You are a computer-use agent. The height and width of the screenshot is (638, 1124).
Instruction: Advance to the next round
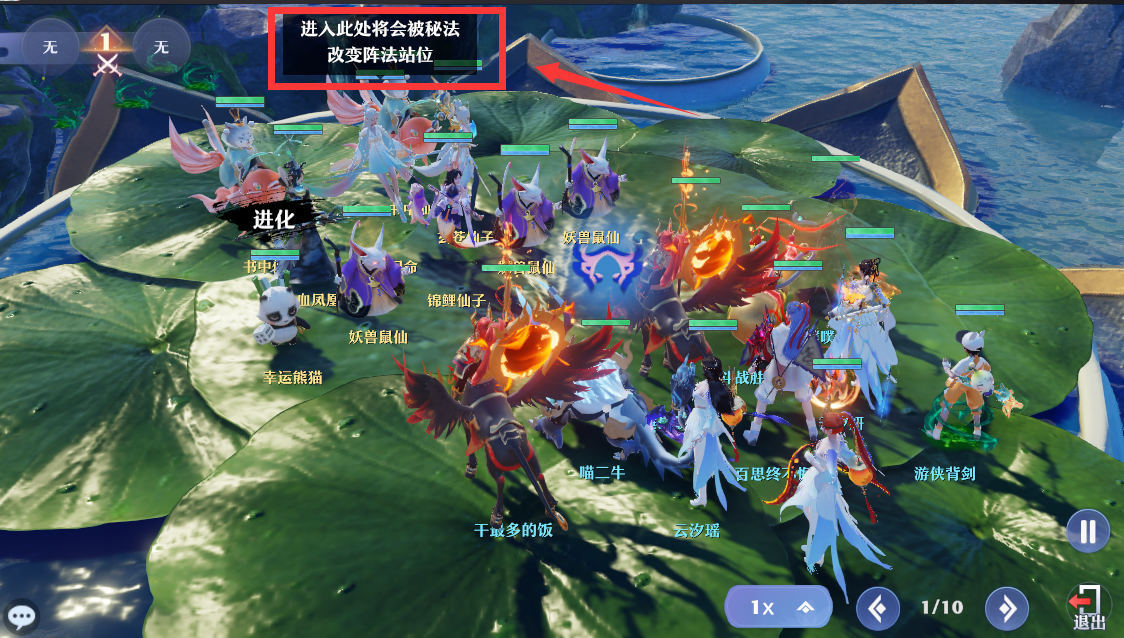click(1007, 607)
